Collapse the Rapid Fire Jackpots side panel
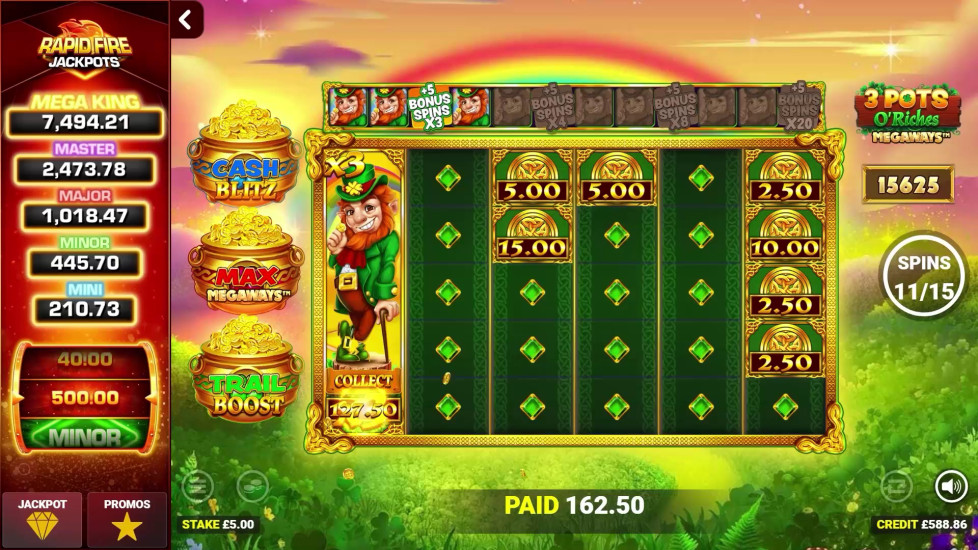 pos(186,19)
